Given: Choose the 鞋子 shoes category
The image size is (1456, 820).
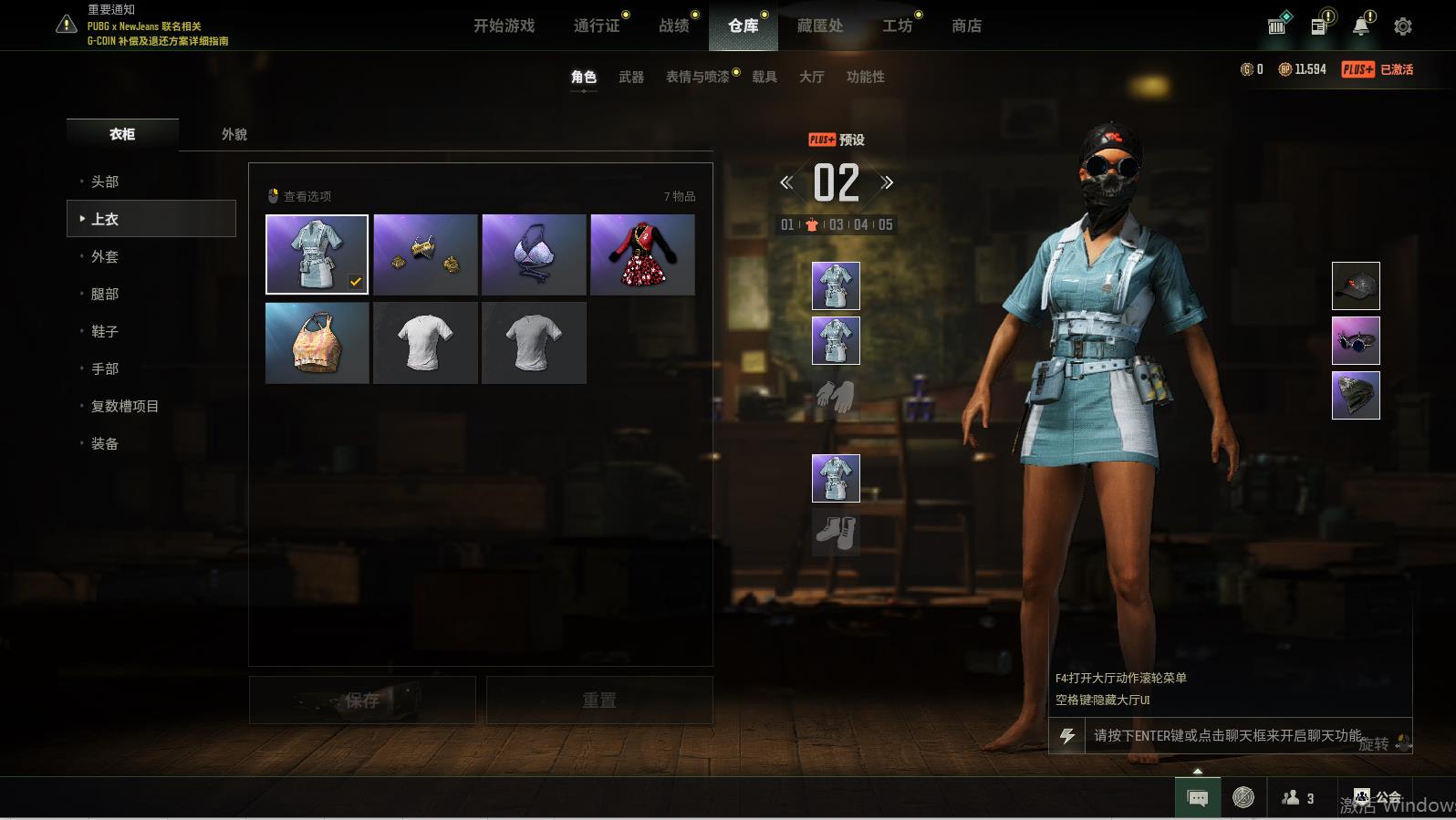Looking at the screenshot, I should tap(105, 331).
